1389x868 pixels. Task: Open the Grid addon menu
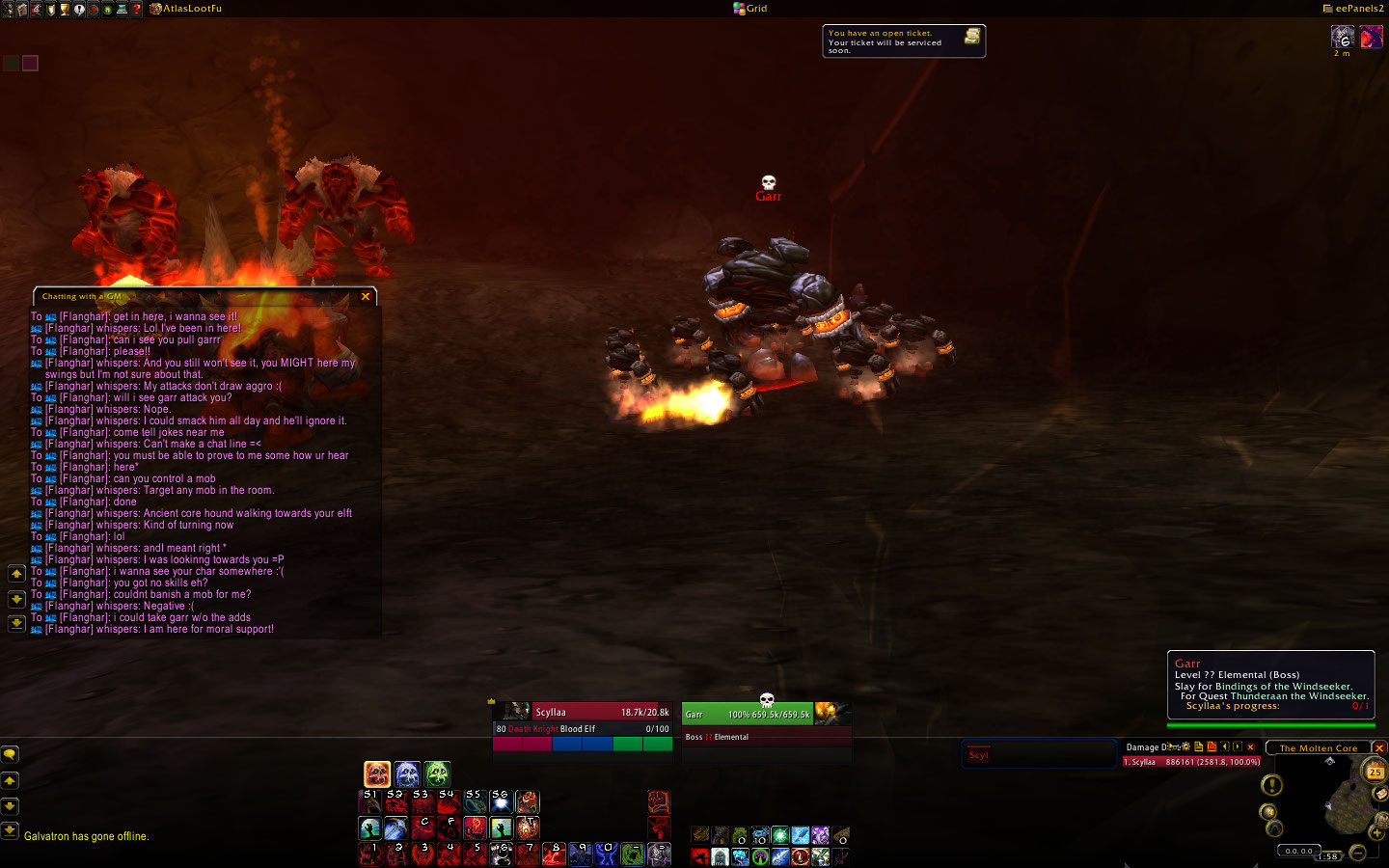point(750,9)
